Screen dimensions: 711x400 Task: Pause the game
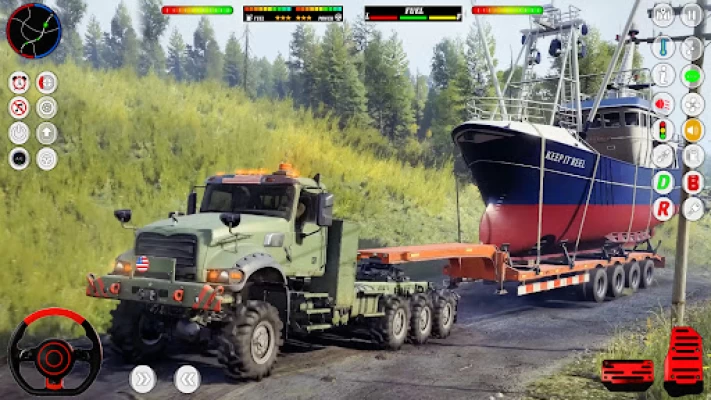point(691,15)
